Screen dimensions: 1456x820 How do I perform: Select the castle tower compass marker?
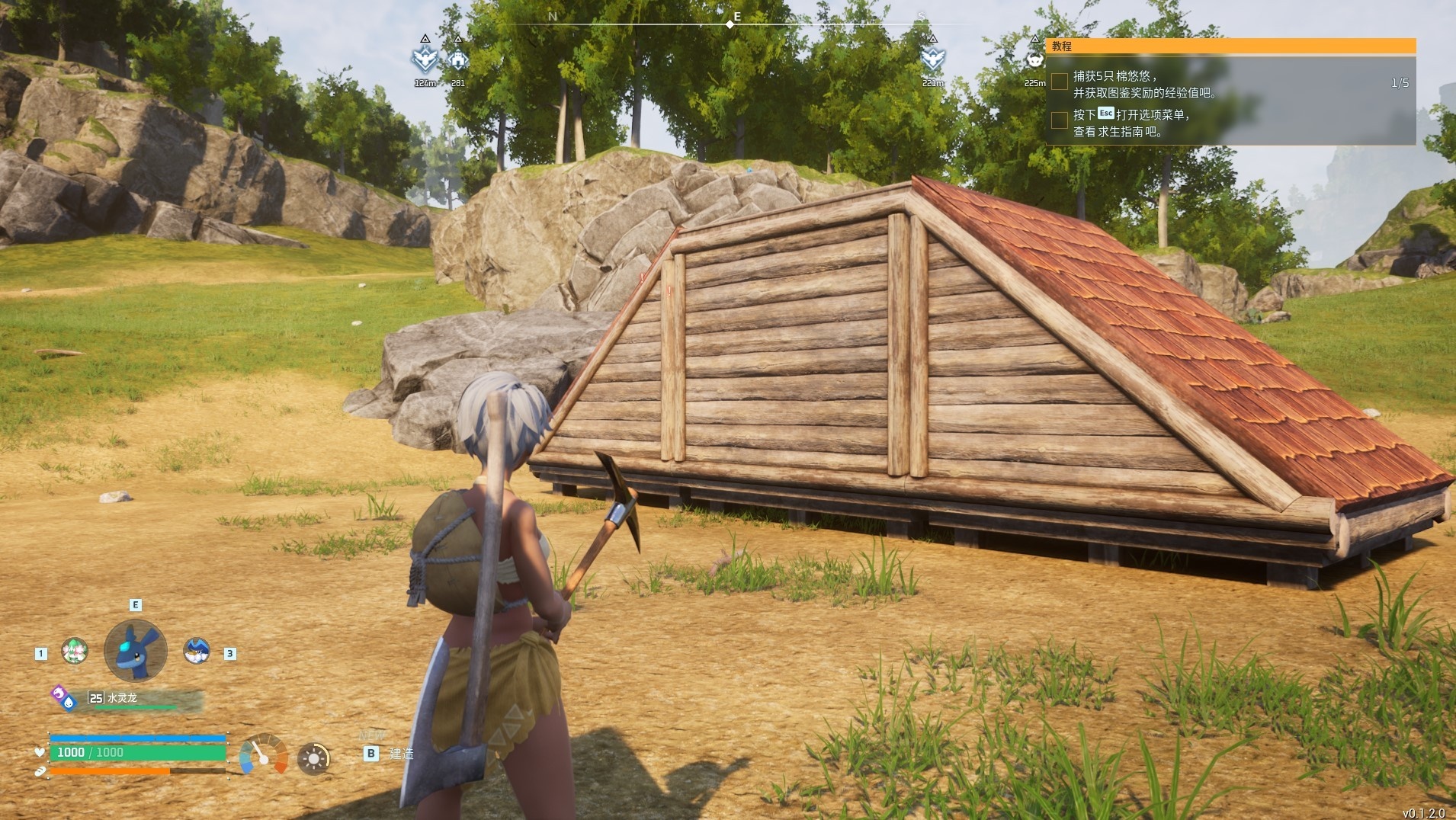click(x=457, y=59)
